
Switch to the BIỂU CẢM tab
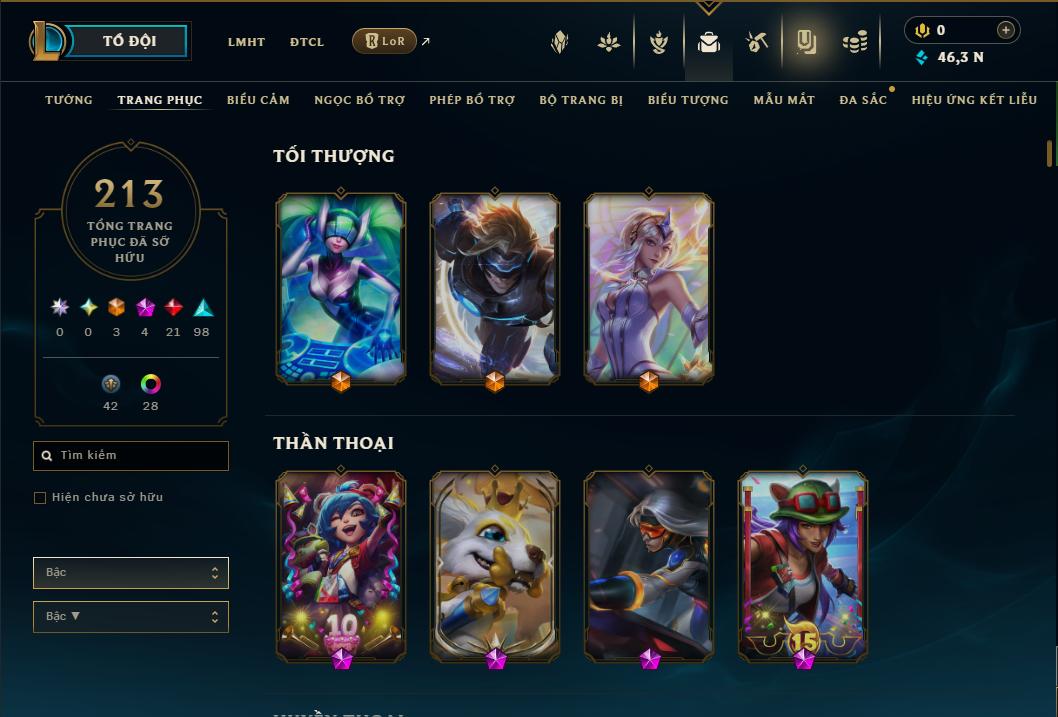(258, 100)
